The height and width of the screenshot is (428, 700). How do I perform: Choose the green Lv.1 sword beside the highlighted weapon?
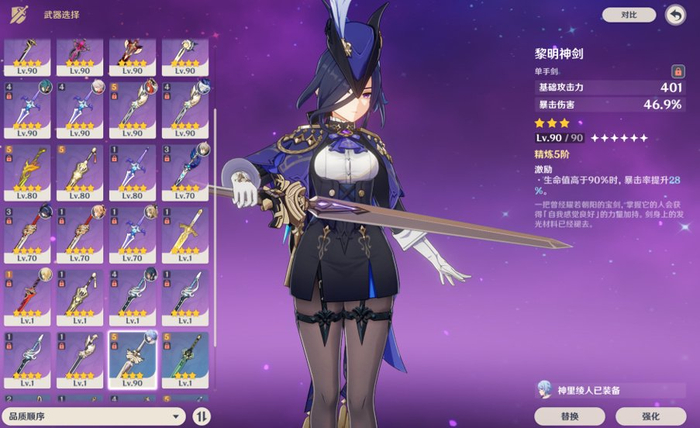[185, 359]
